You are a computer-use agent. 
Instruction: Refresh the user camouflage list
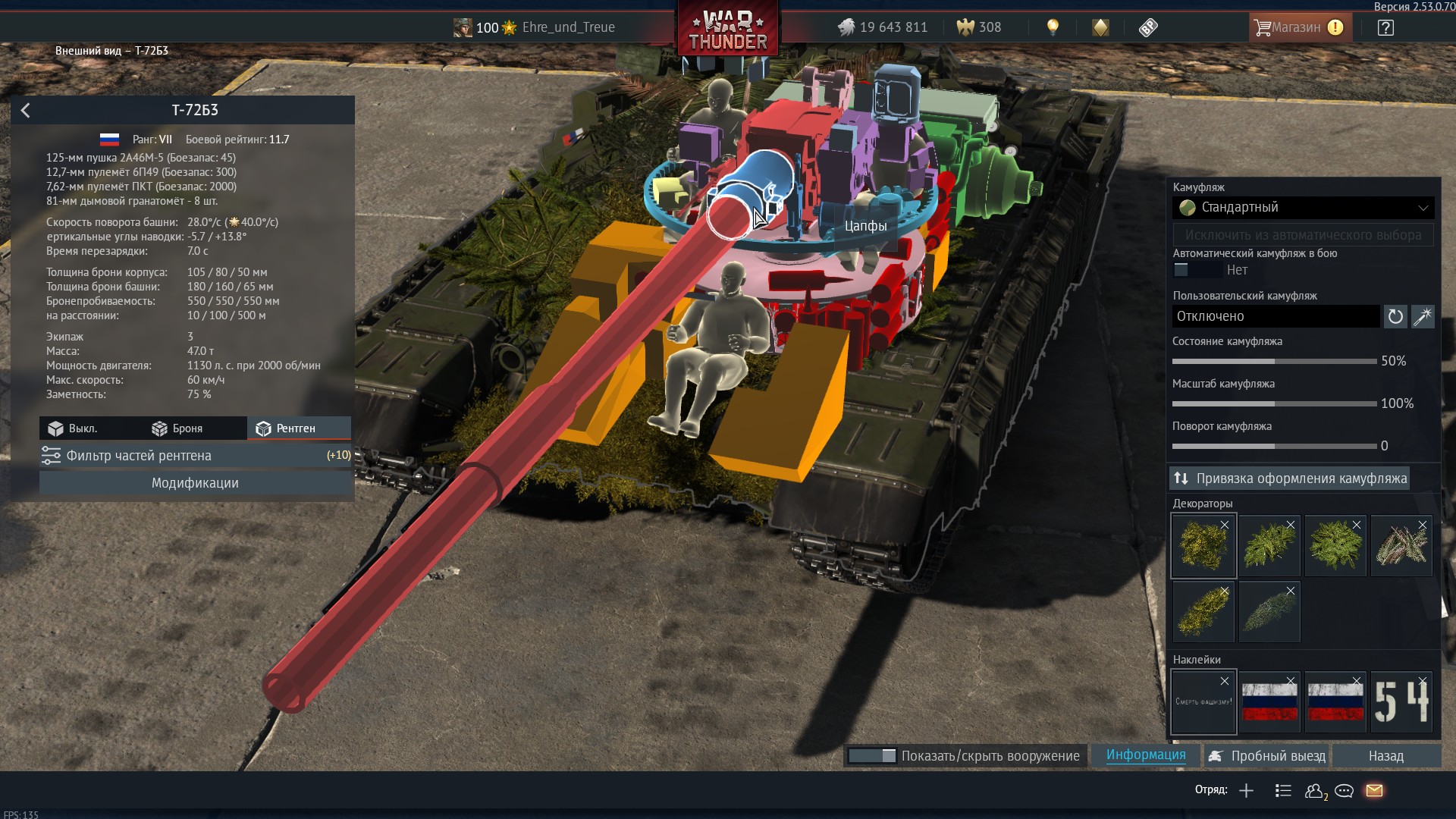tap(1395, 316)
